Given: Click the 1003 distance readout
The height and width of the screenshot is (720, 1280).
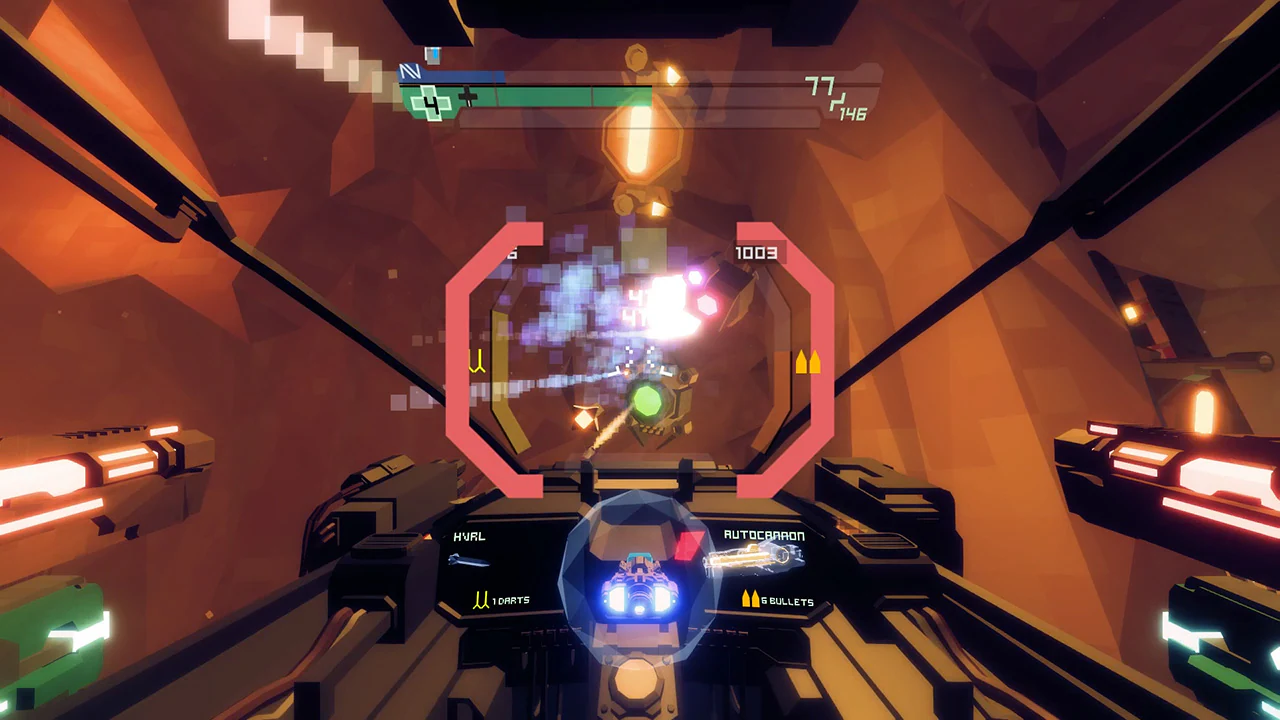Looking at the screenshot, I should click(757, 253).
